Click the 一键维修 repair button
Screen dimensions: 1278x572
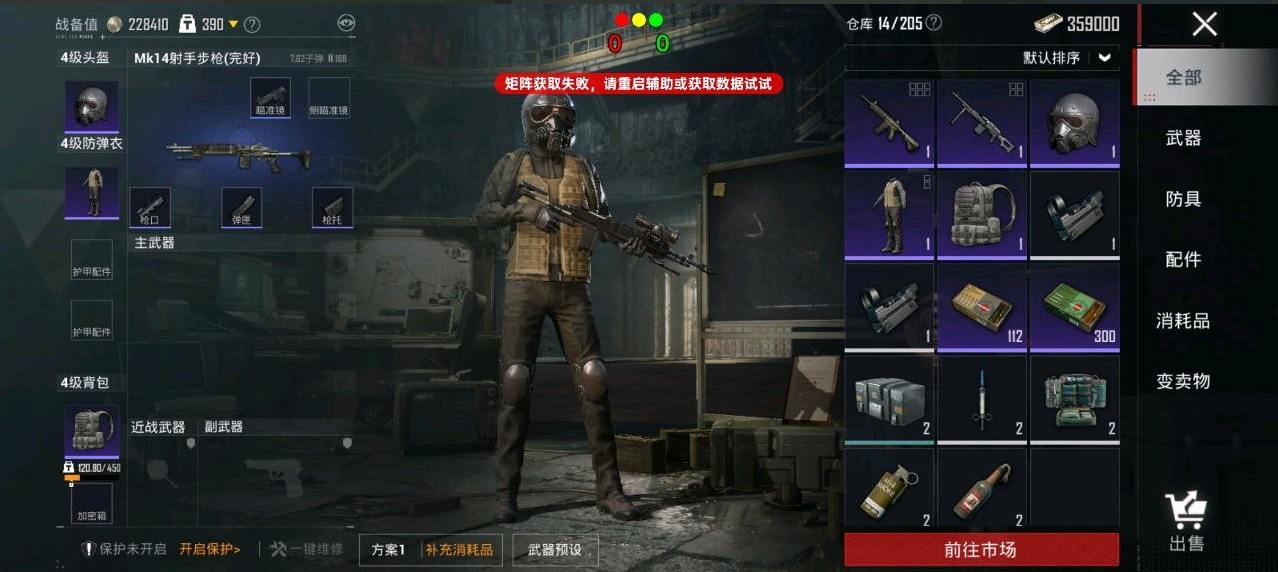306,550
